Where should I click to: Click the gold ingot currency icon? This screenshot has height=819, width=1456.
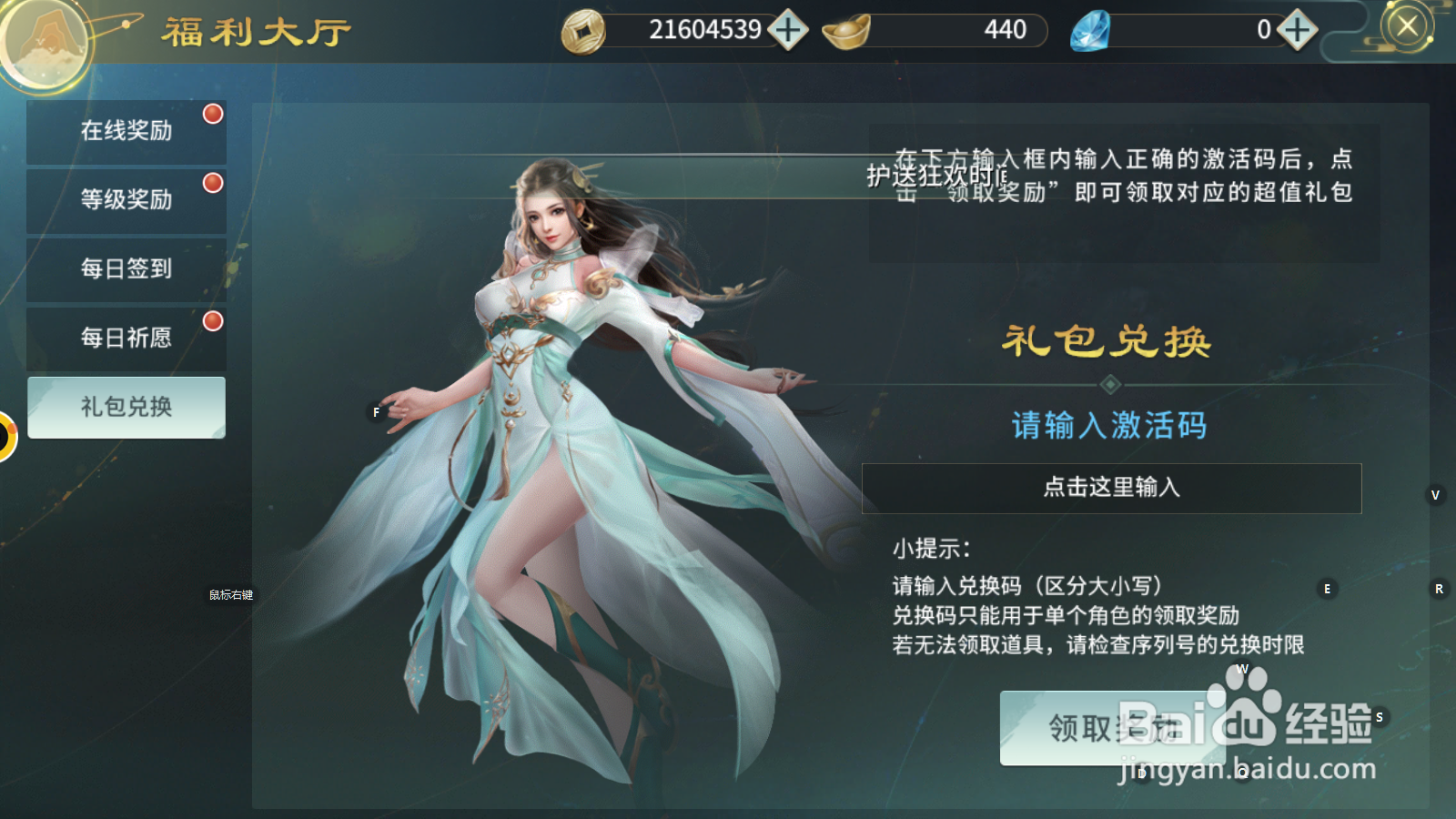pyautogui.click(x=846, y=30)
